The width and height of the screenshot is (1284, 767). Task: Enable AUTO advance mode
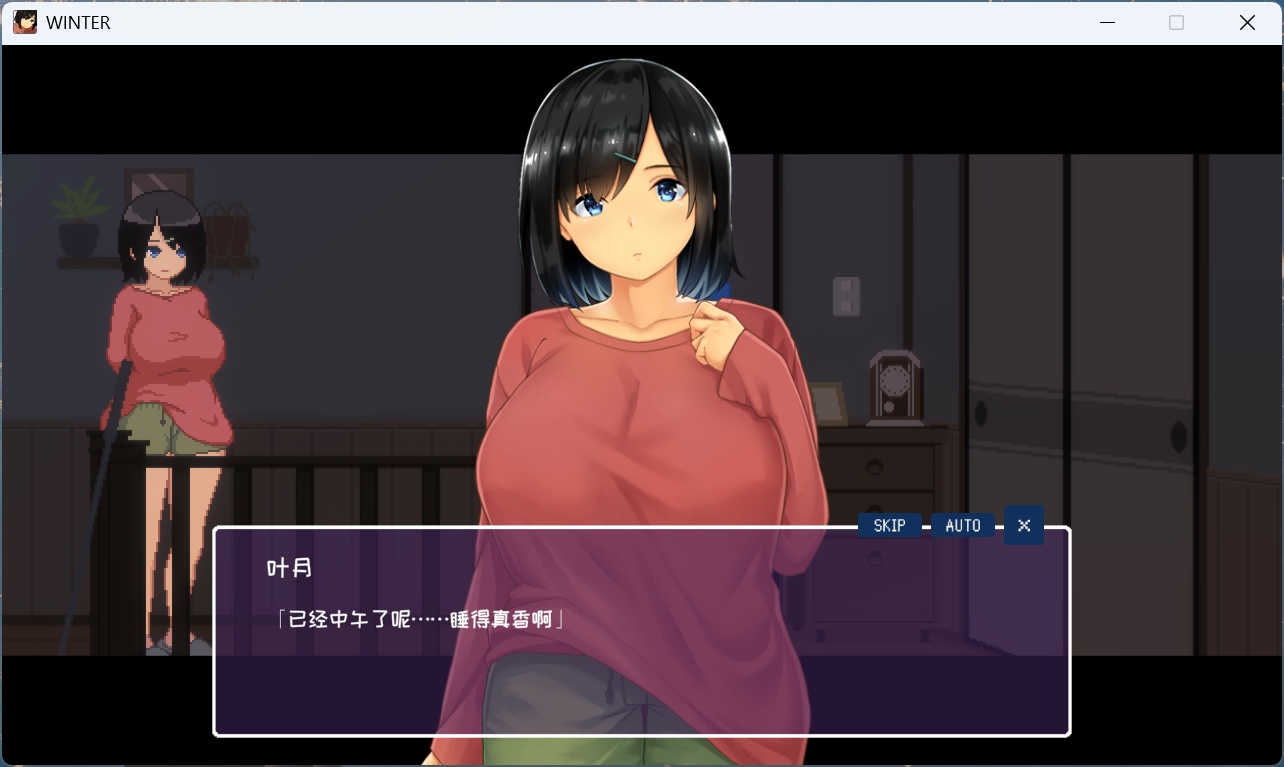[962, 525]
